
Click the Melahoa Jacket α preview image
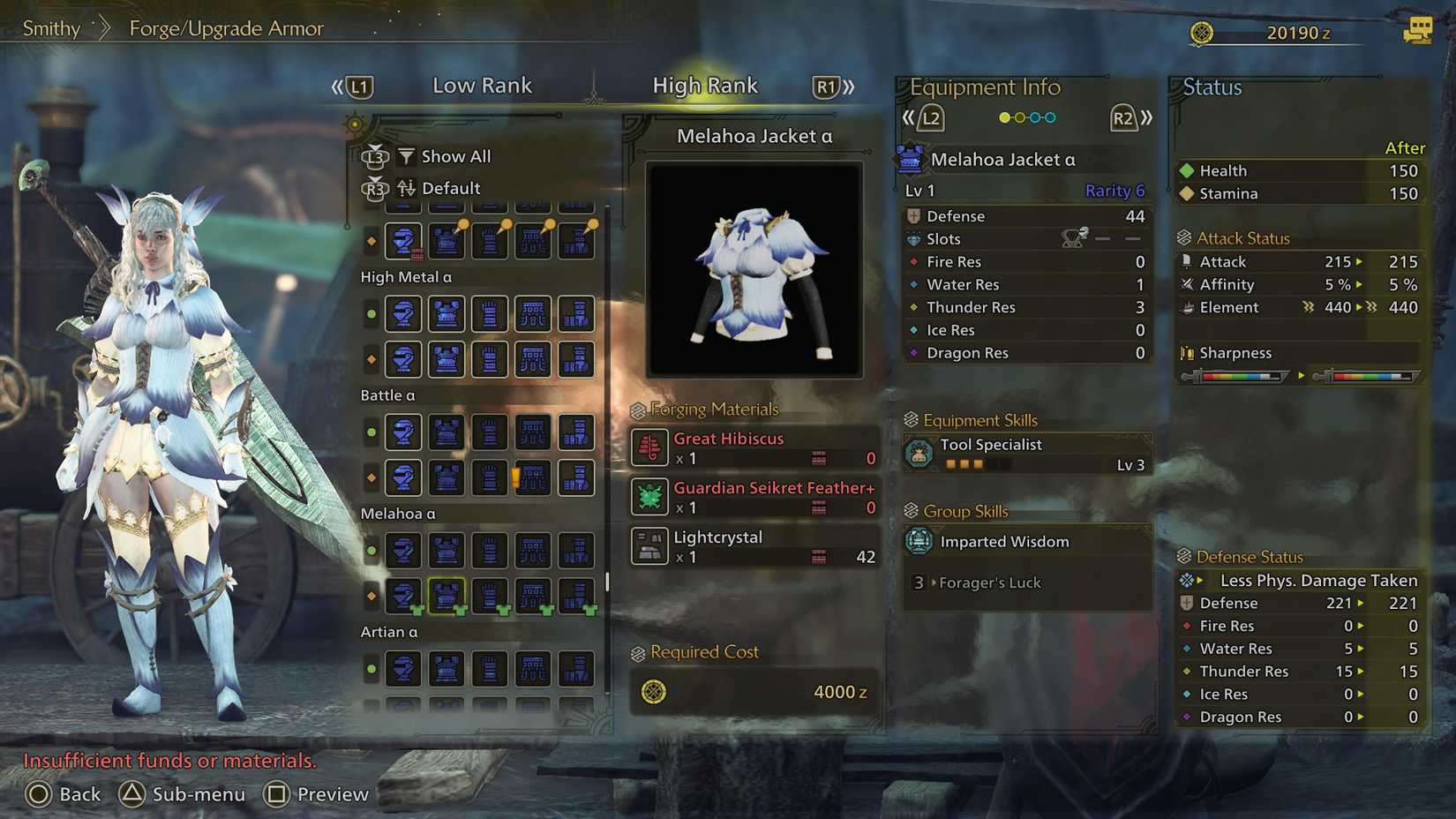753,267
